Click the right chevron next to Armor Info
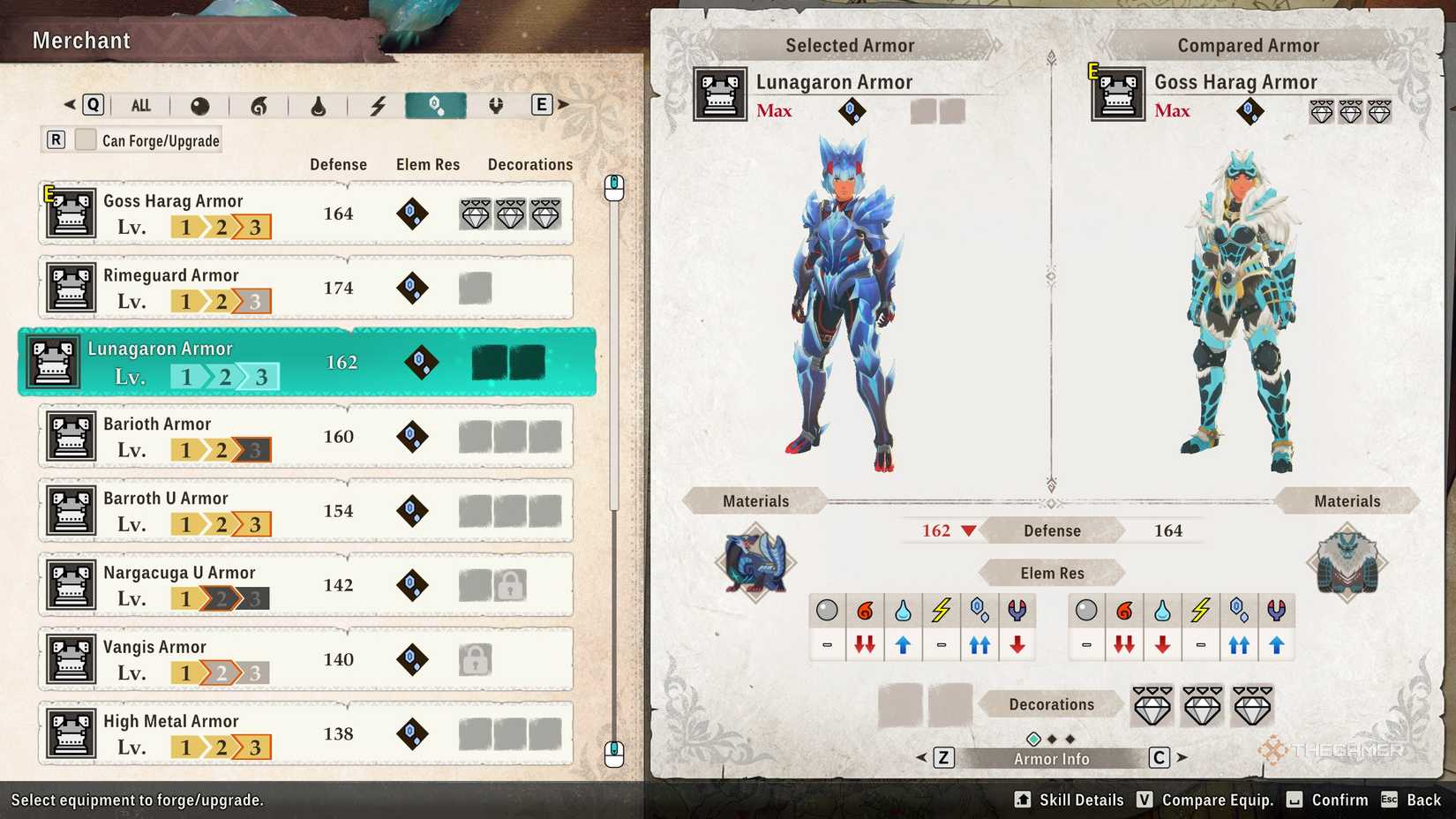 click(1182, 757)
